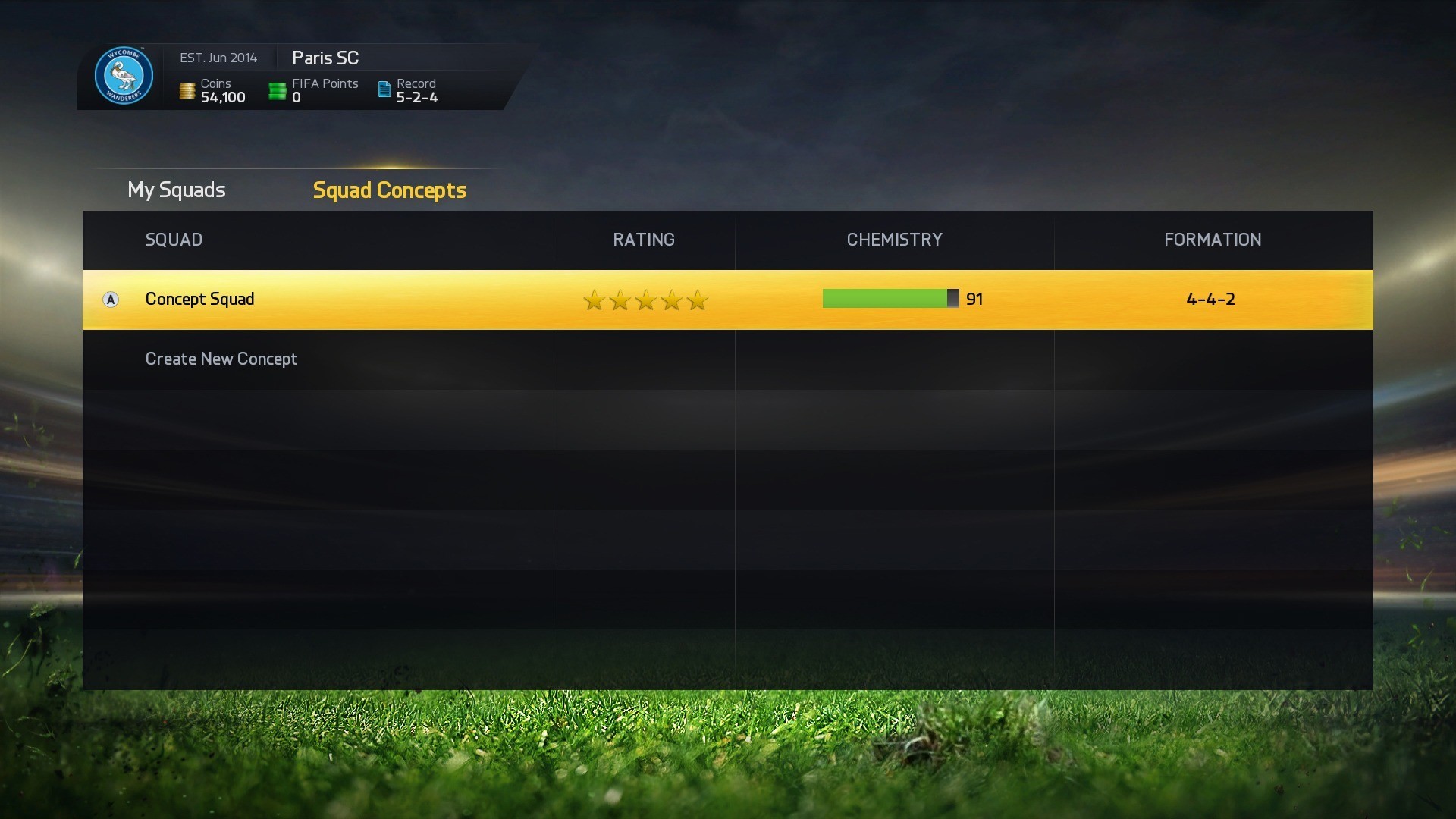Click the EST. Jun 2014 label
Image resolution: width=1456 pixels, height=819 pixels.
[x=218, y=58]
